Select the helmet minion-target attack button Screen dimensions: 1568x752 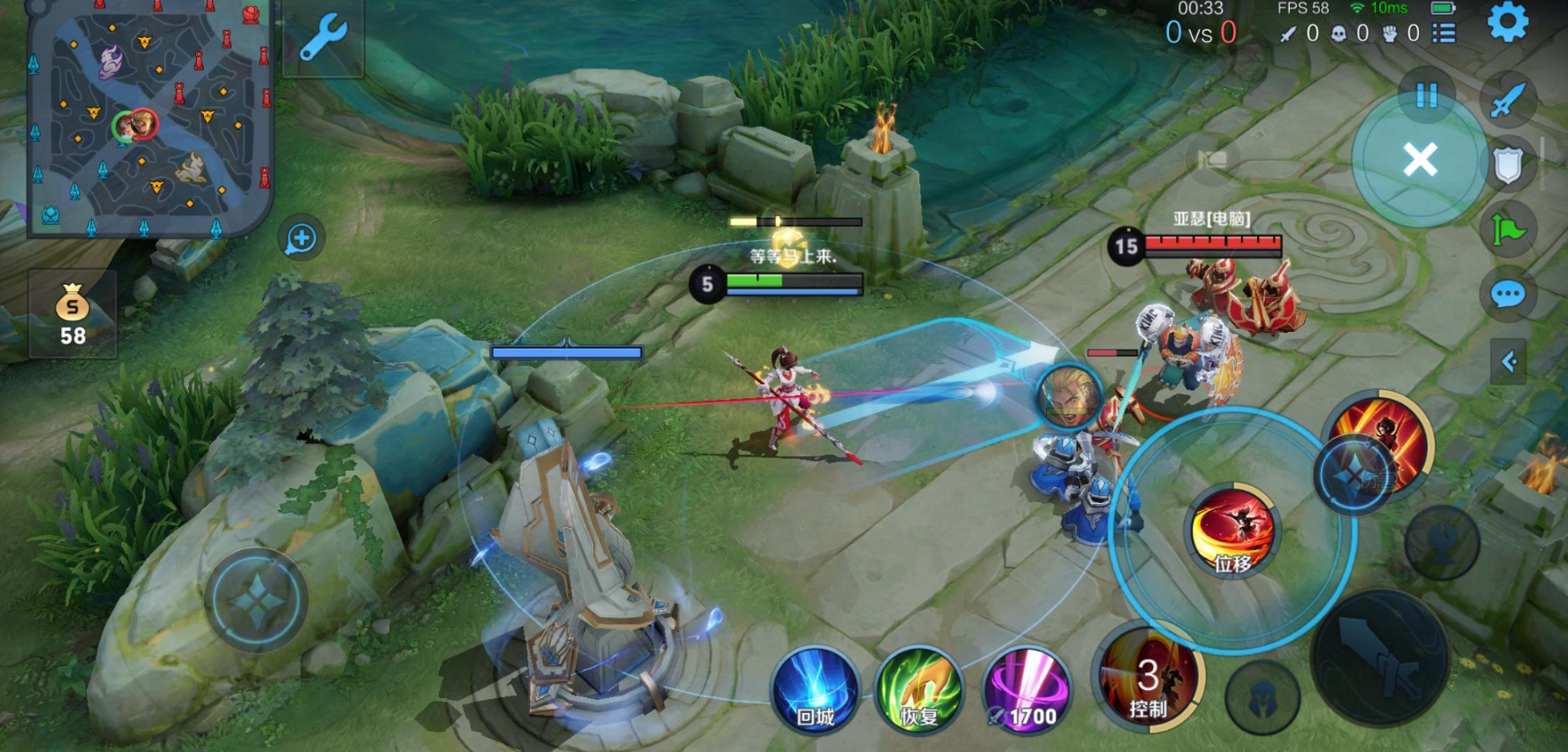1263,699
